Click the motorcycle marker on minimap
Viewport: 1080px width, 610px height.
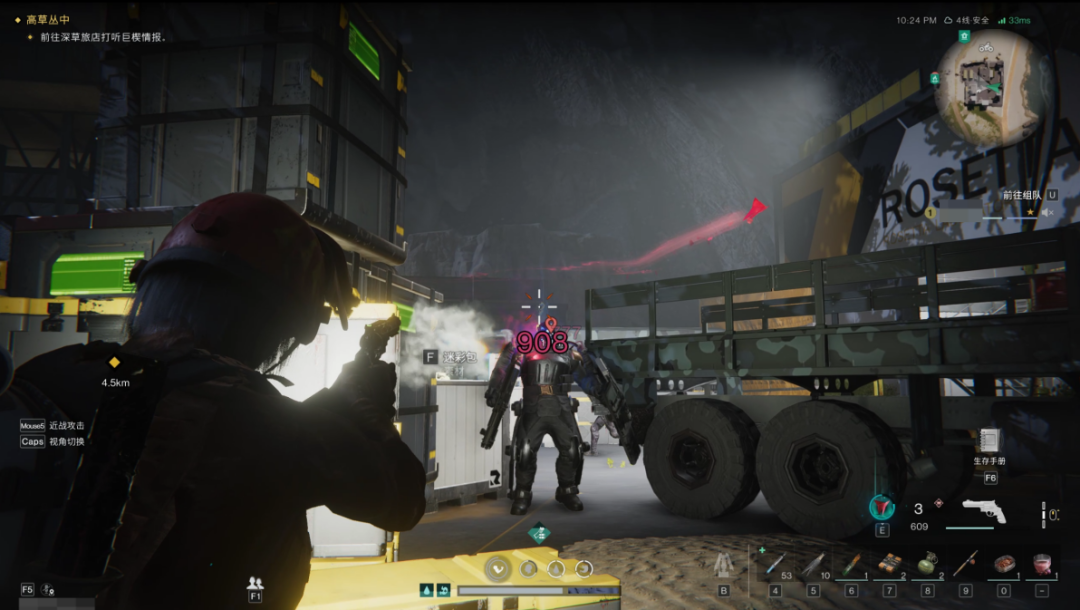(x=987, y=48)
